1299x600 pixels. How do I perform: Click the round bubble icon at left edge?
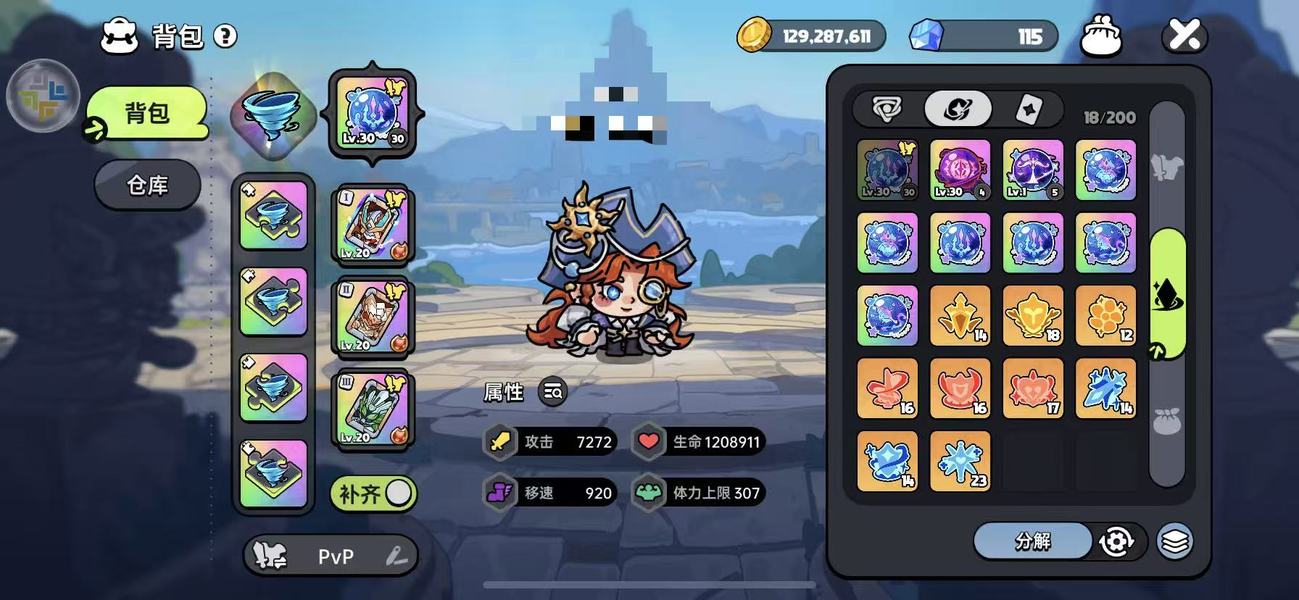point(43,96)
